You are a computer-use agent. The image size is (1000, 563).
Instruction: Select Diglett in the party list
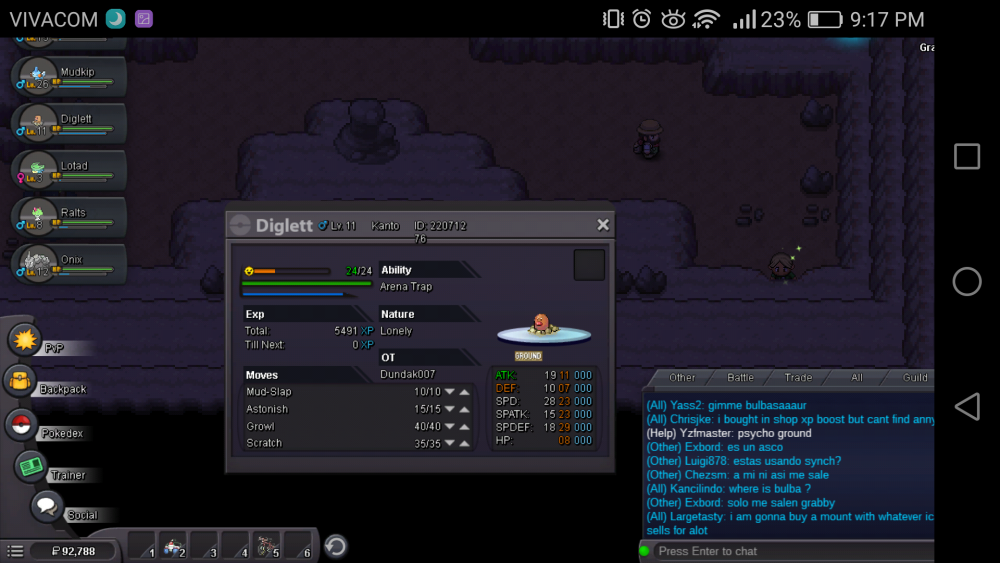pyautogui.click(x=68, y=125)
